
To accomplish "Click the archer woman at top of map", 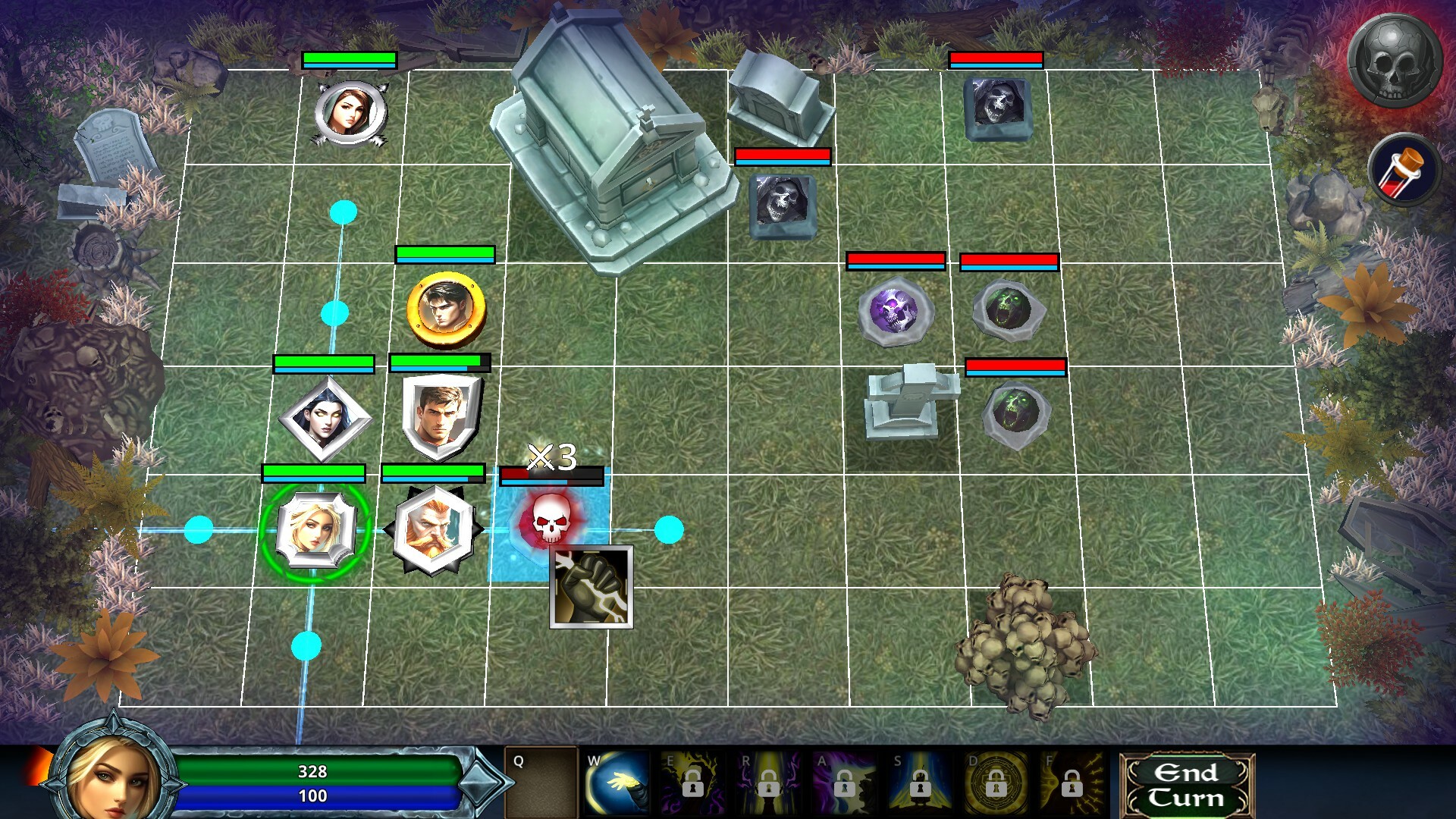I will 350,112.
